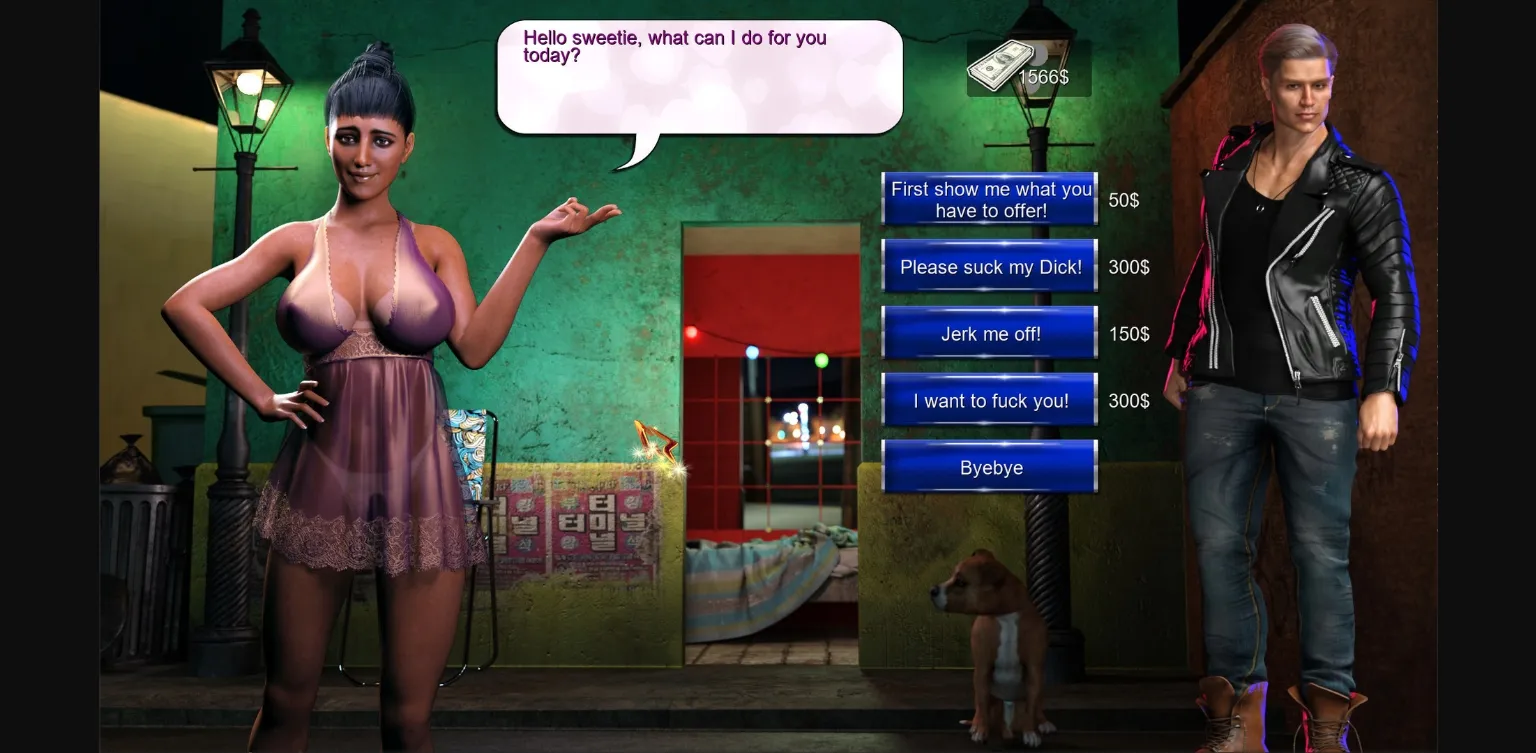This screenshot has width=1536, height=753.
Task: Select "I want to fuck you!"
Action: tap(988, 400)
